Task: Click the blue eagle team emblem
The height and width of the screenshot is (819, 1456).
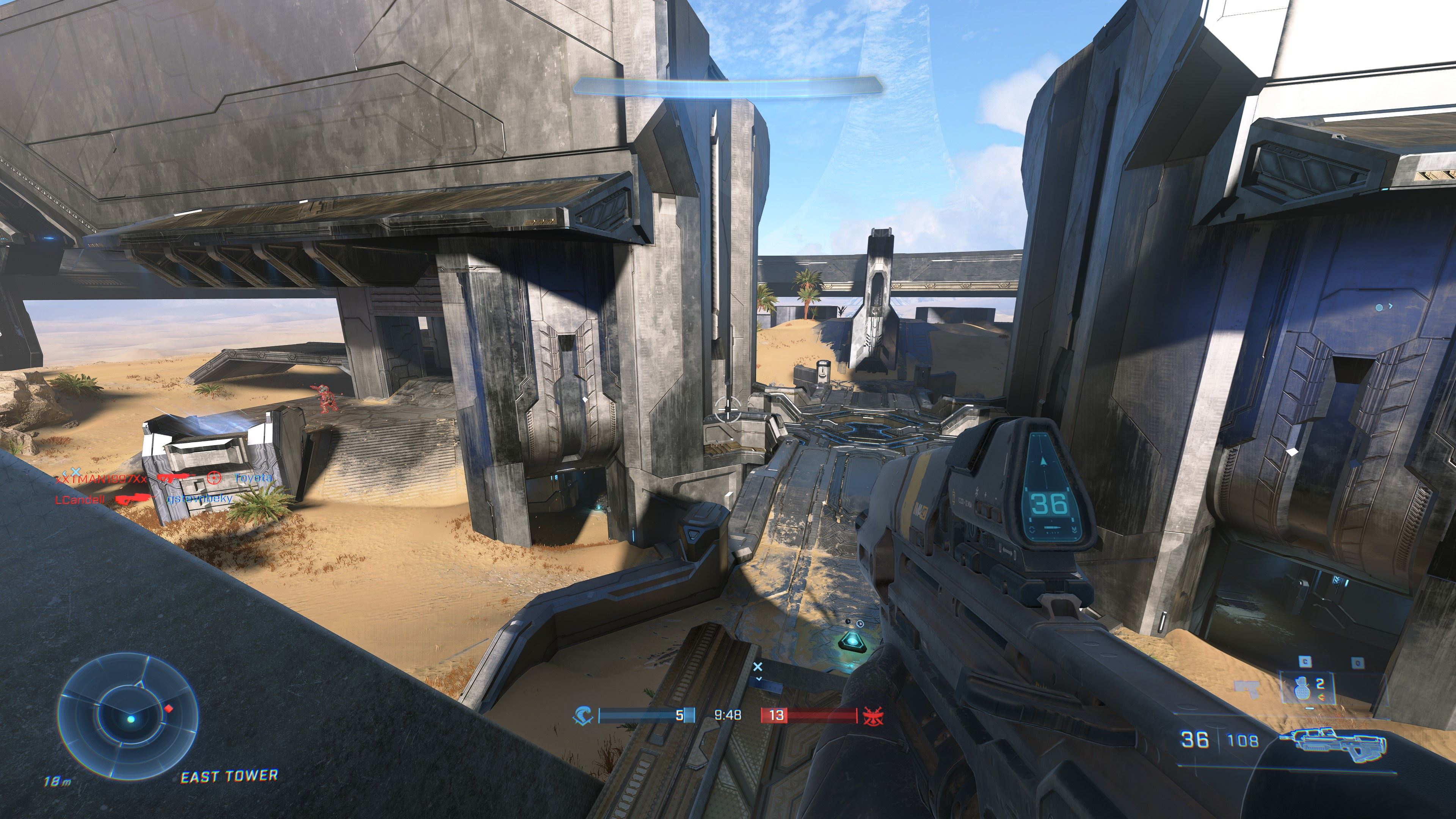Action: pos(582,716)
